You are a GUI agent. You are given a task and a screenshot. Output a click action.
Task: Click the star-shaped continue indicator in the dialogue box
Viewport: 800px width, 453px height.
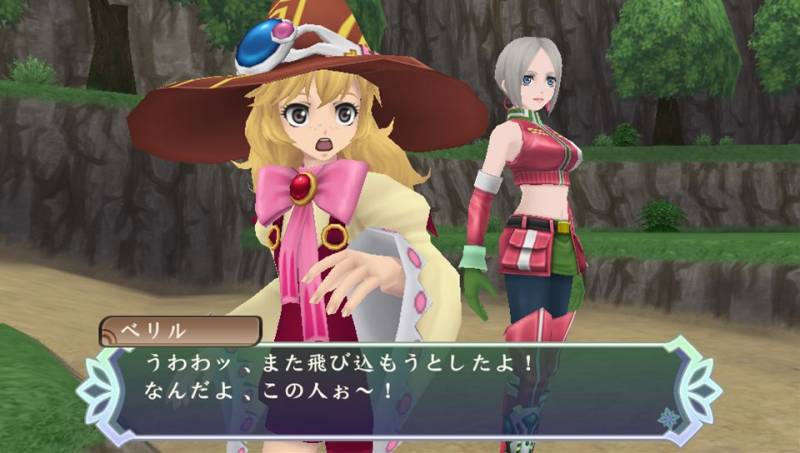tap(668, 417)
